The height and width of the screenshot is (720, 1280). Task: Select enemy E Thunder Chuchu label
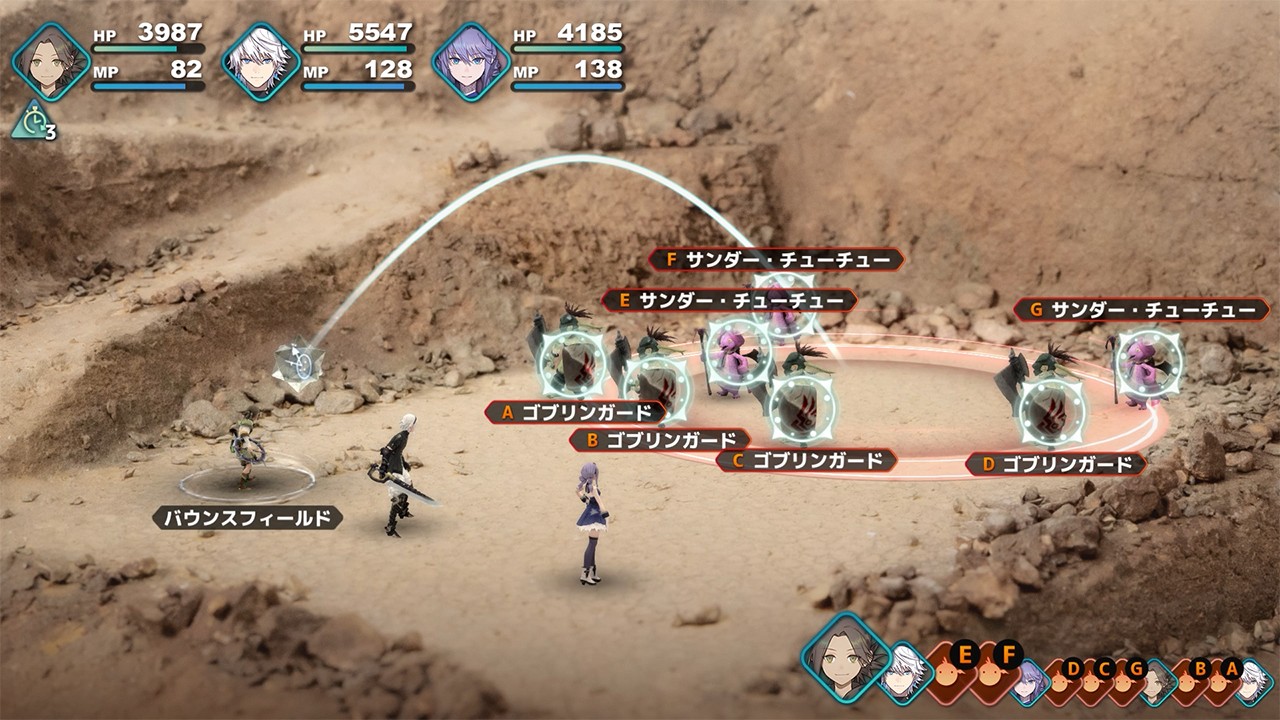[x=729, y=300]
